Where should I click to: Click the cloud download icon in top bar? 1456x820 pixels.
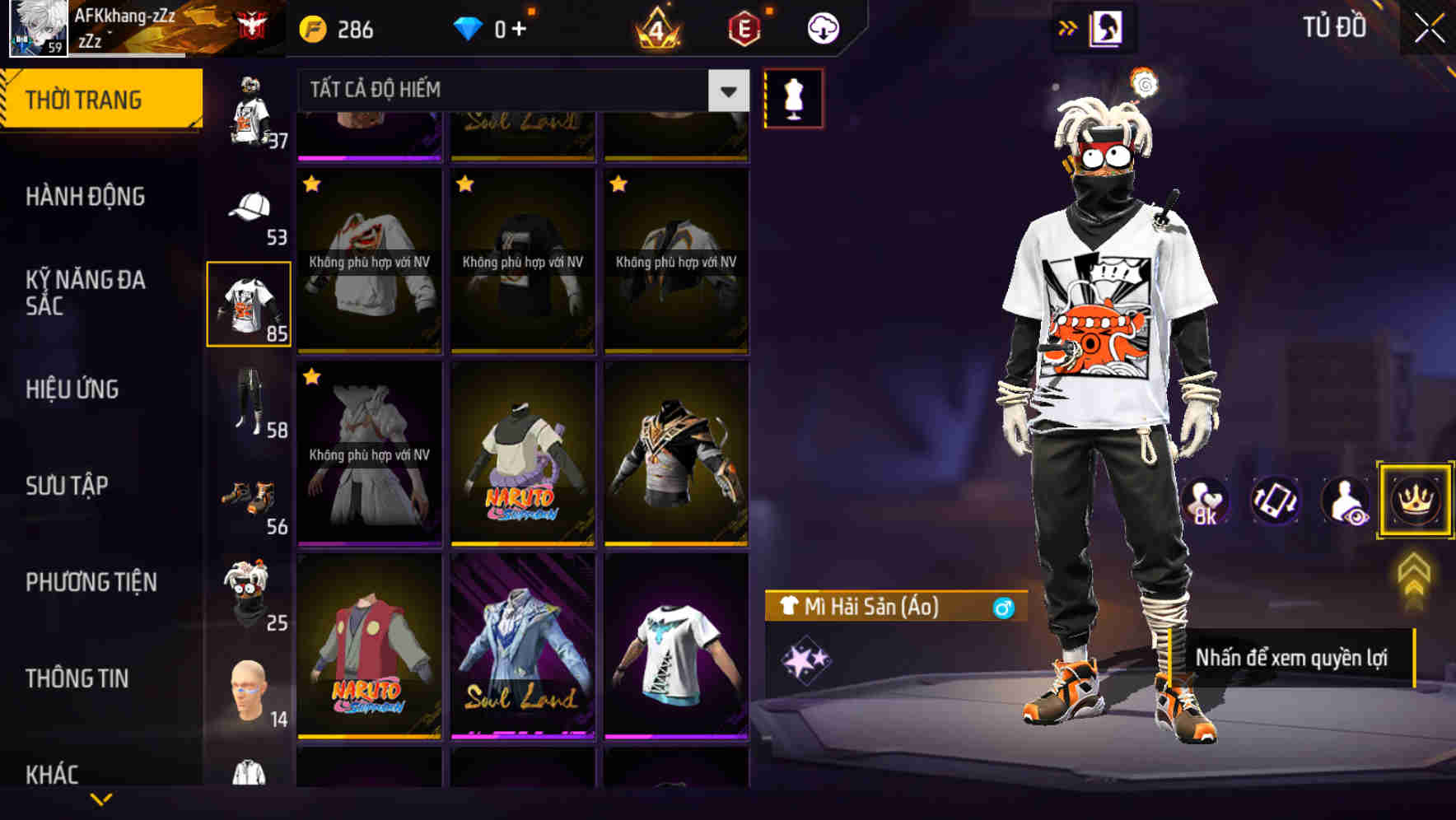tap(823, 27)
